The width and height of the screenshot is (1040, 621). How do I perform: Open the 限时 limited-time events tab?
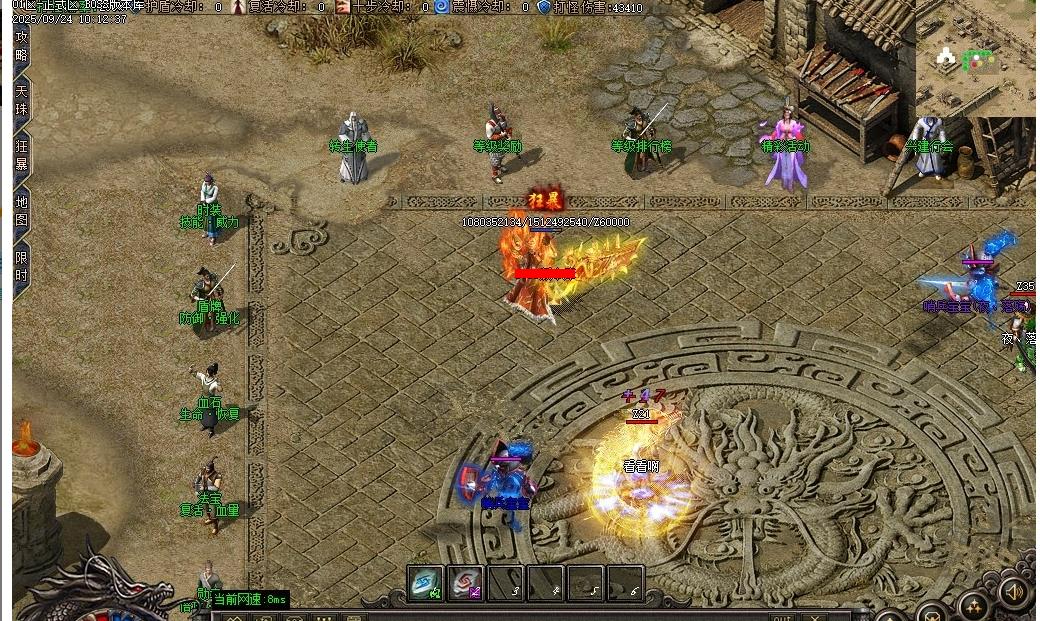pos(22,266)
